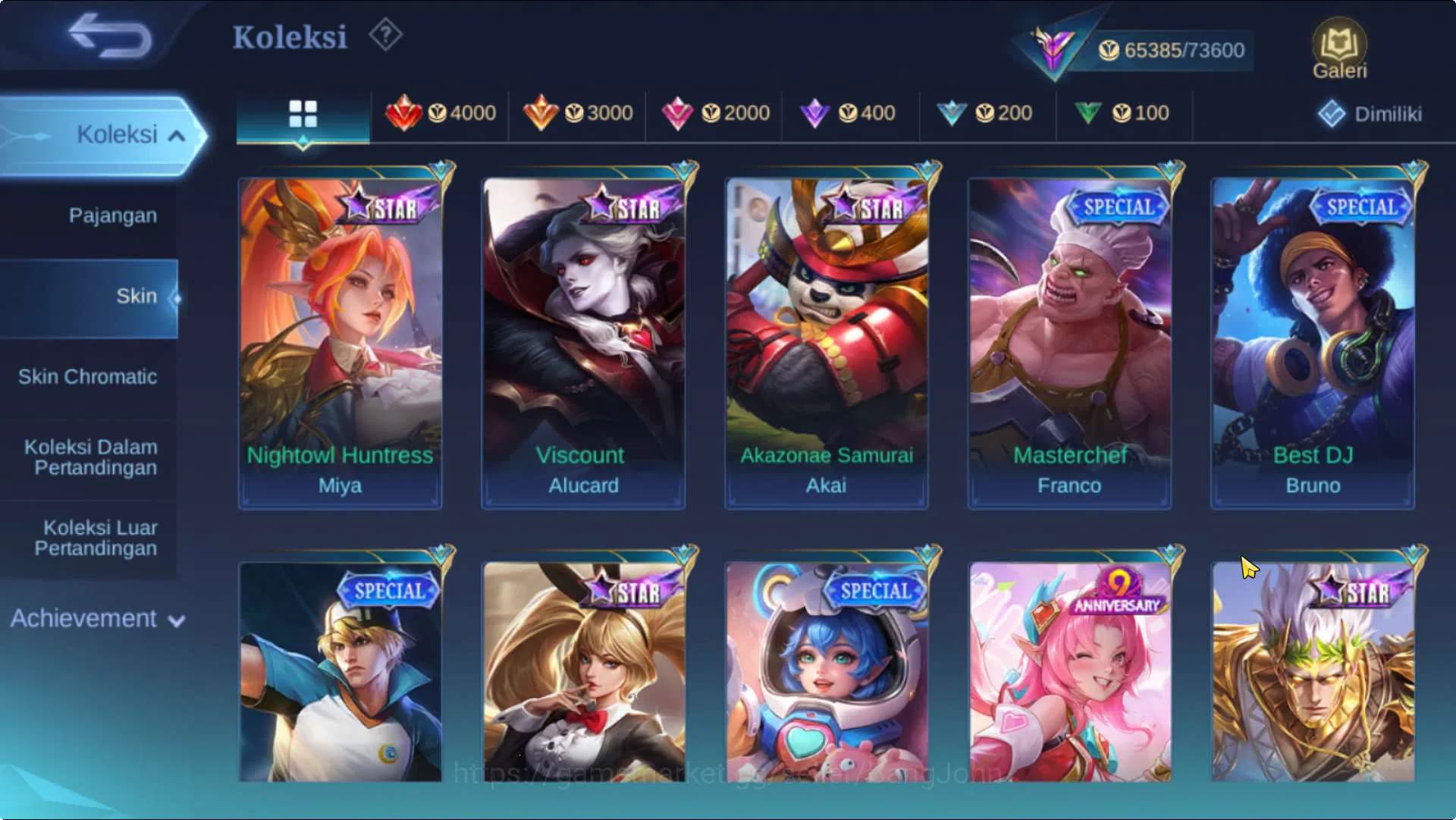Toggle the Dimiliki owned filter
Viewport: 1456px width, 820px height.
[1370, 112]
